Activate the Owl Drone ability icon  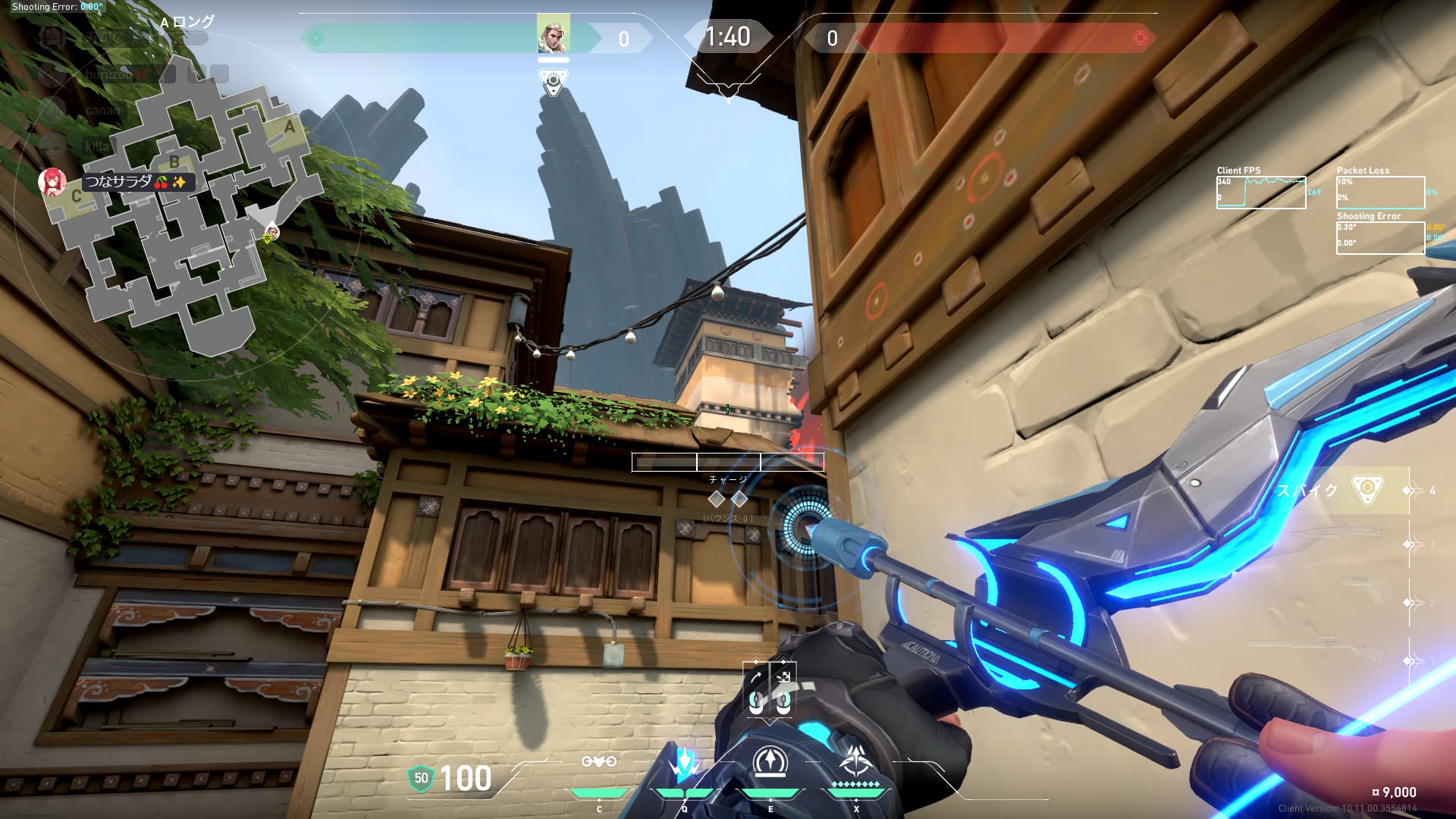pos(598,762)
